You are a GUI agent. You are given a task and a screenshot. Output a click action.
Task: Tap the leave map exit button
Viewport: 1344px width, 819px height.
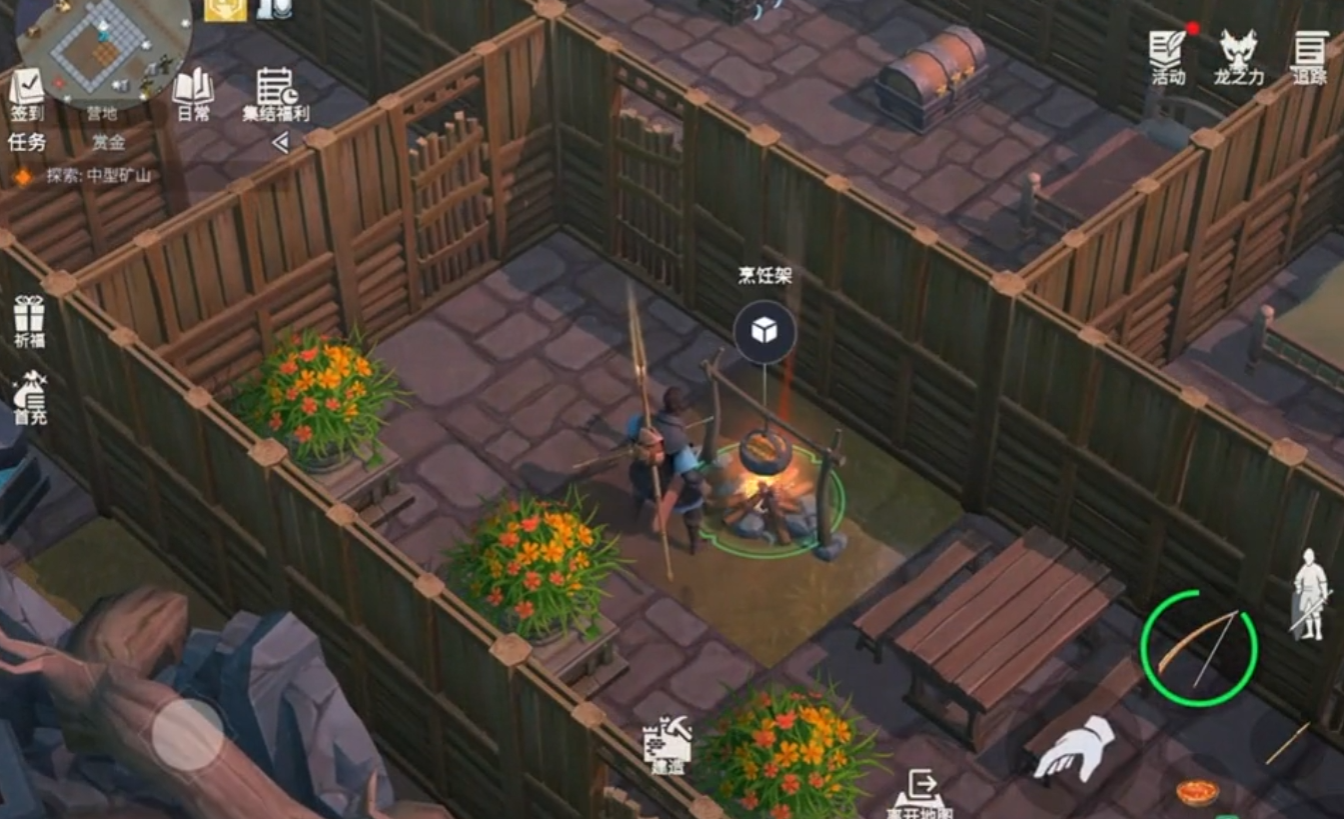tap(920, 792)
